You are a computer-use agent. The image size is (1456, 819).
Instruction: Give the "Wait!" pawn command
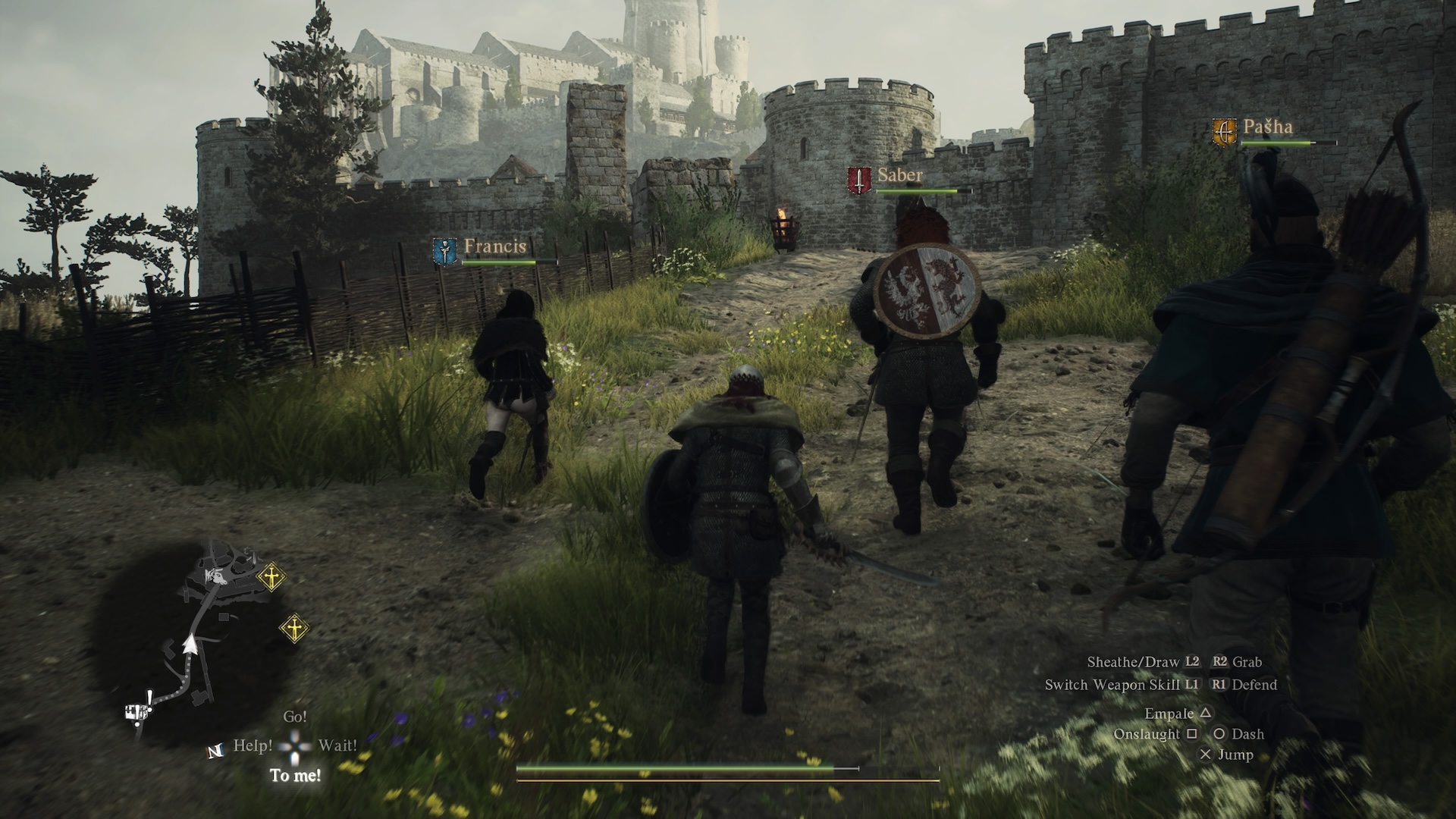point(337,745)
